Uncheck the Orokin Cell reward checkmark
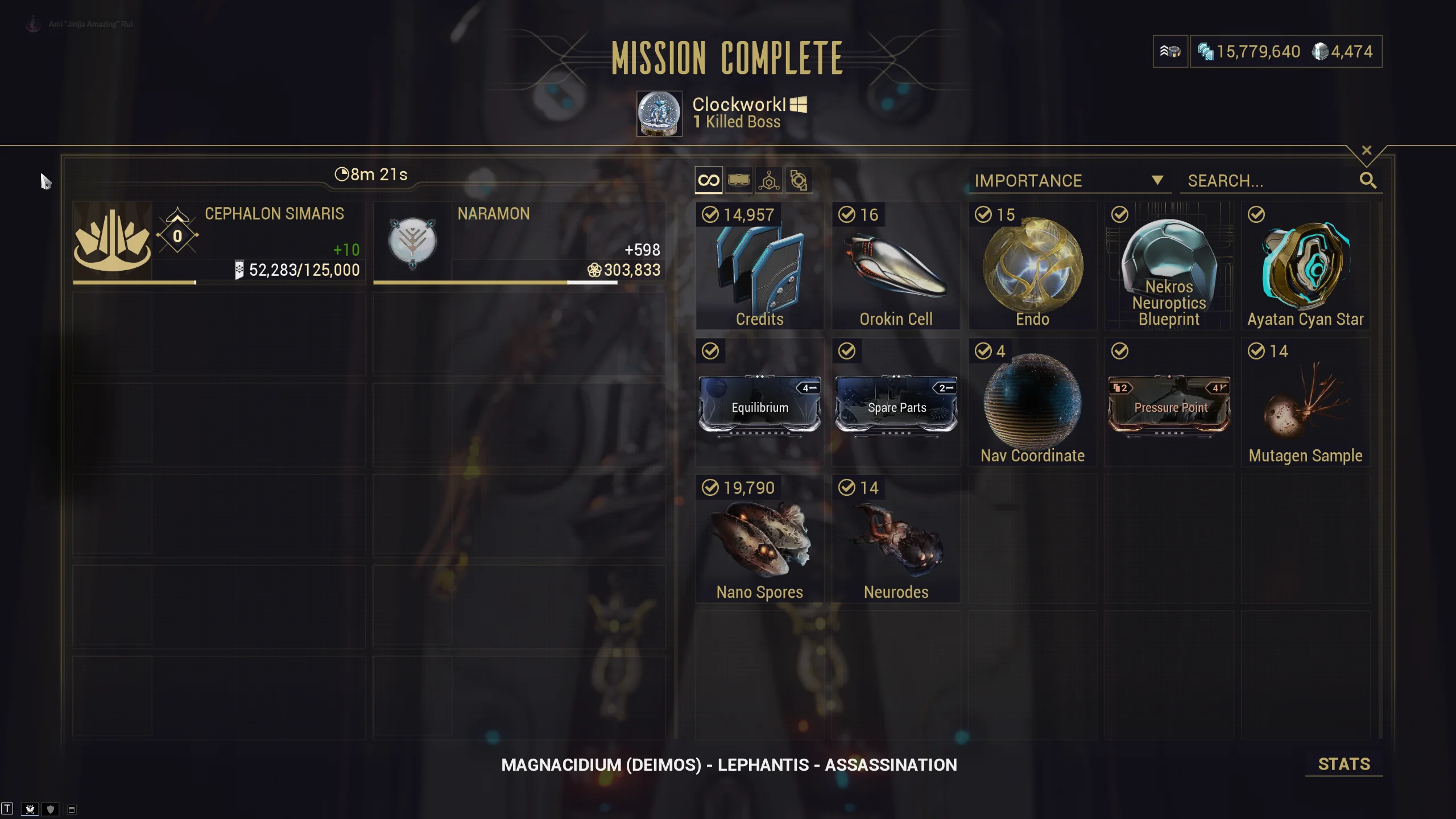Screen dimensions: 1456x819 pyautogui.click(x=847, y=215)
